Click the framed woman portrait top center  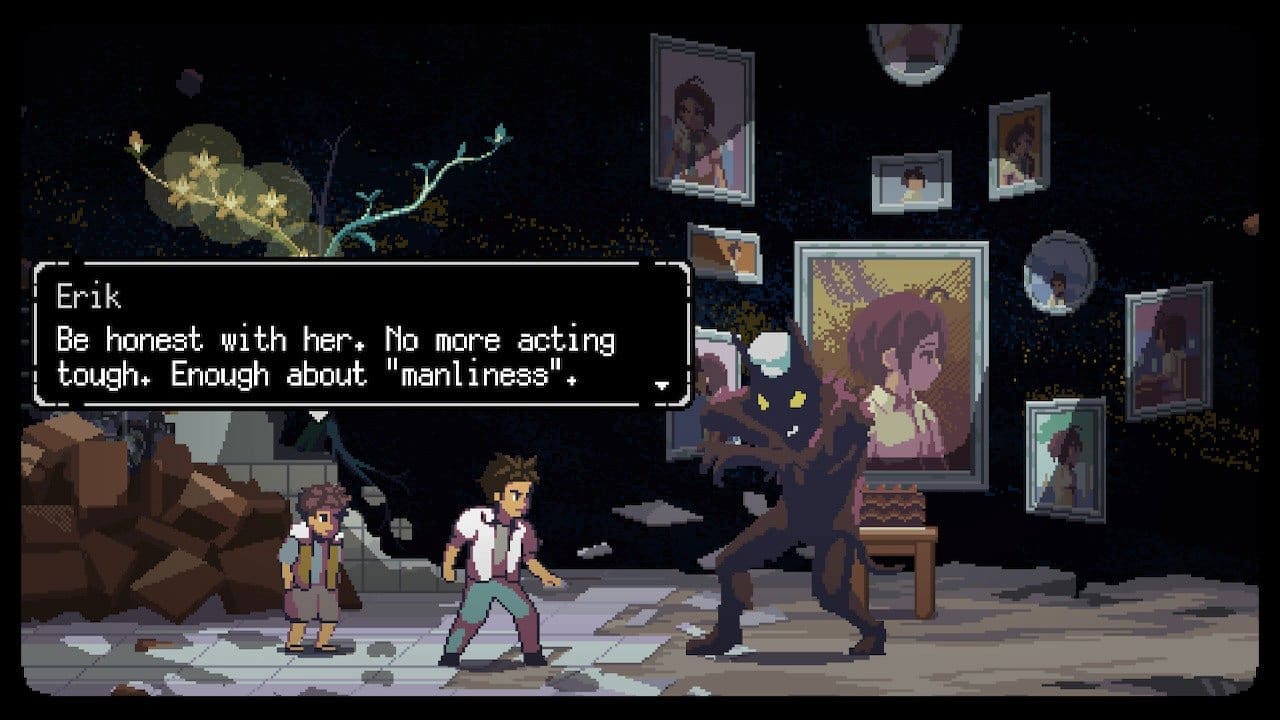(700, 110)
